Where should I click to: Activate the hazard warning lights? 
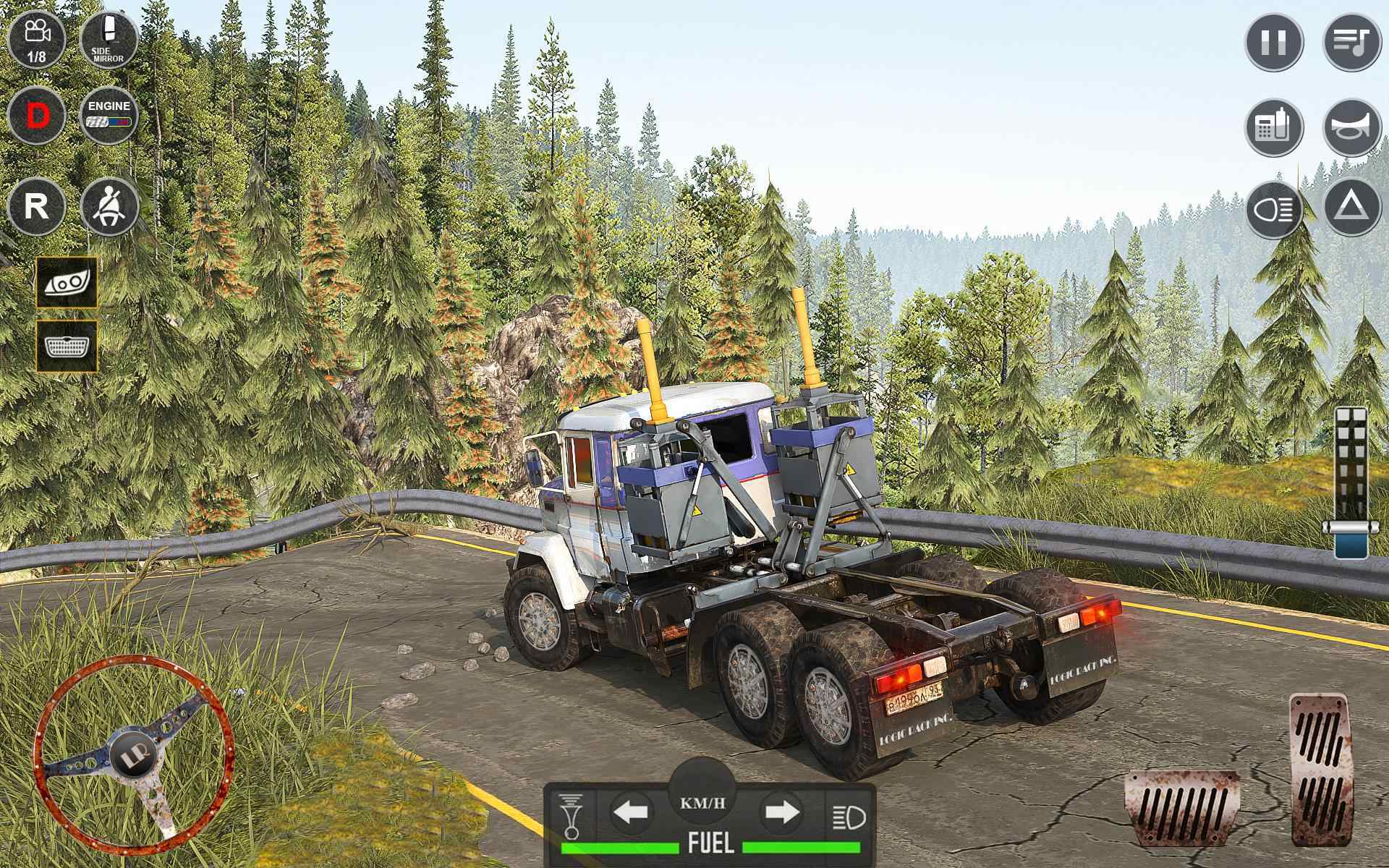point(1351,210)
